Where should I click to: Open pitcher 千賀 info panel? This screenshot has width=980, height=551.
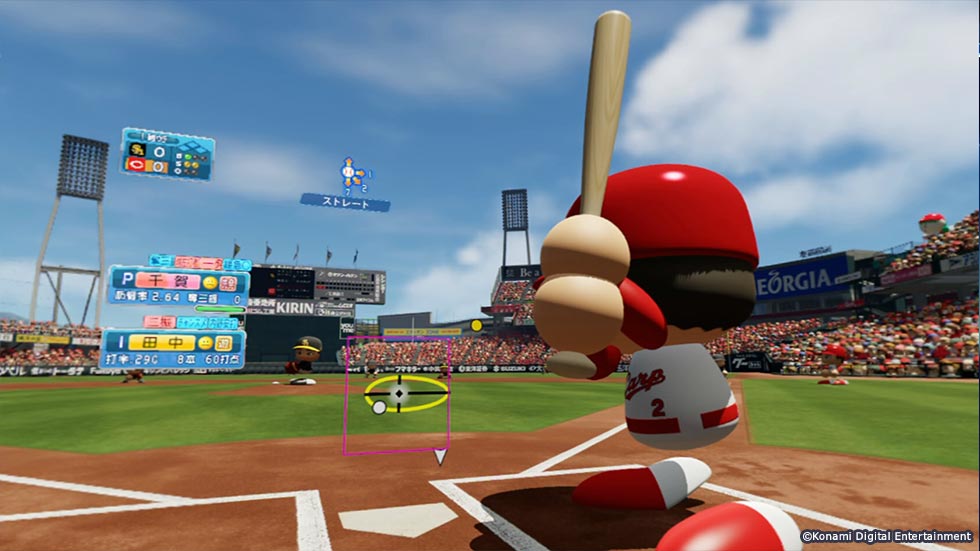pyautogui.click(x=177, y=287)
